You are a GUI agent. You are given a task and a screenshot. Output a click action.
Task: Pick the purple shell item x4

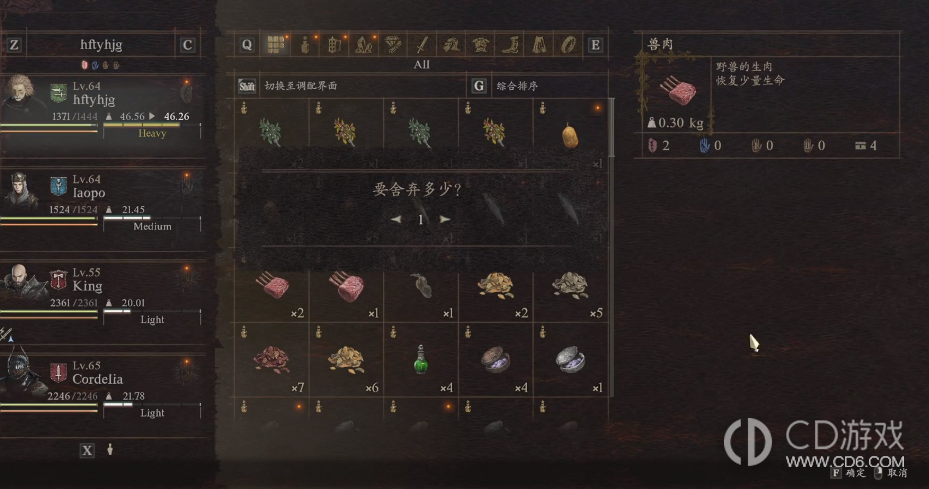click(x=496, y=359)
